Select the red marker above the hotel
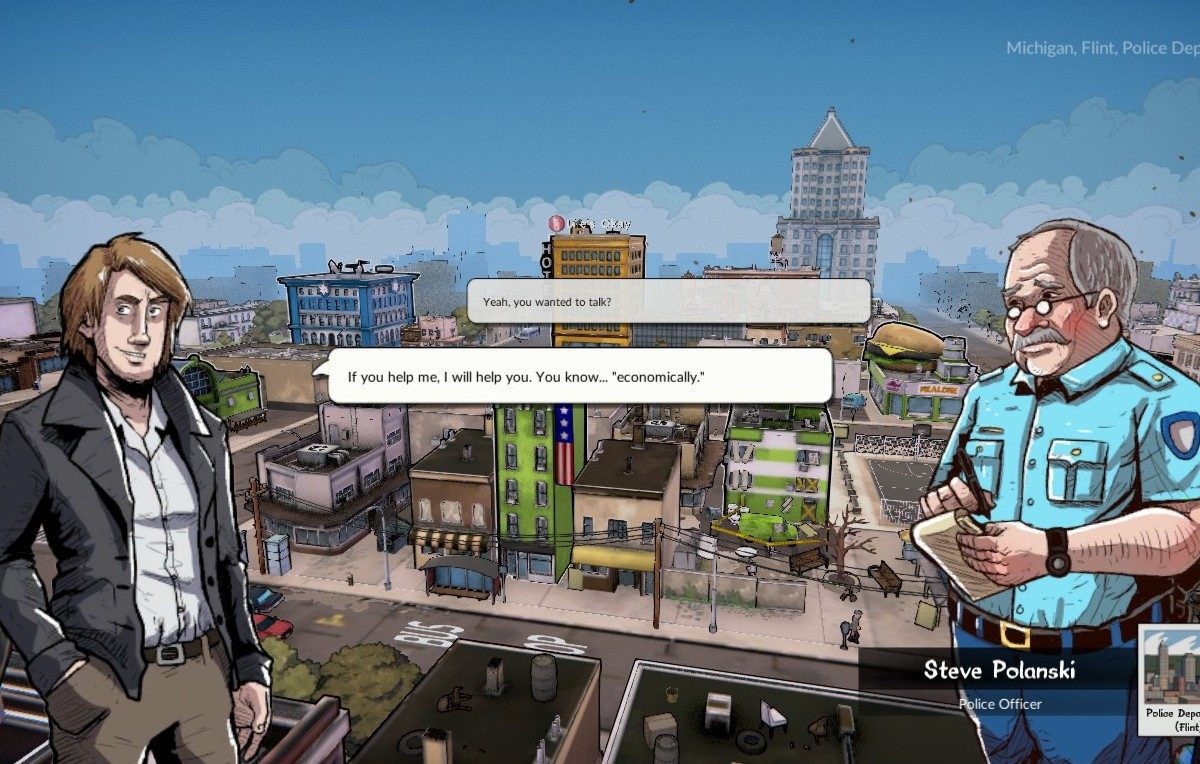This screenshot has width=1200, height=764. coord(558,223)
